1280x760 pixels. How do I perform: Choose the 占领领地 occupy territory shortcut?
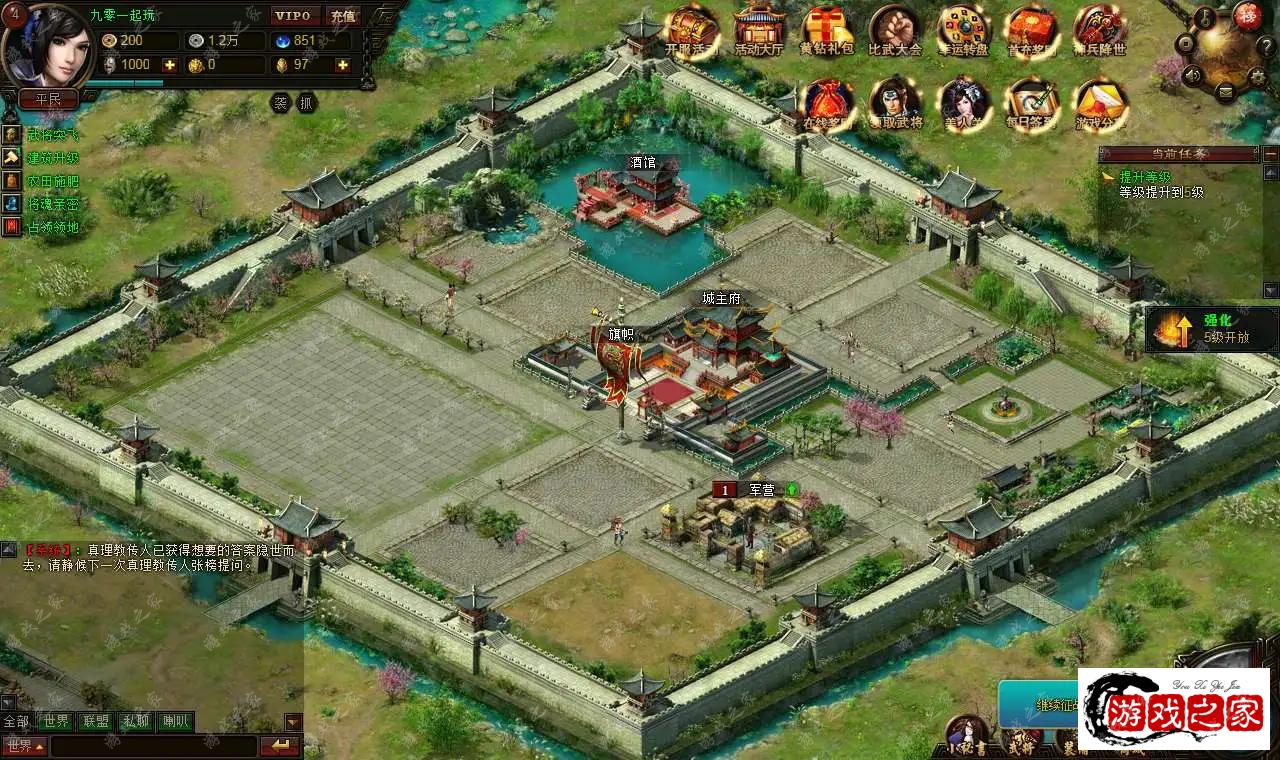point(52,227)
